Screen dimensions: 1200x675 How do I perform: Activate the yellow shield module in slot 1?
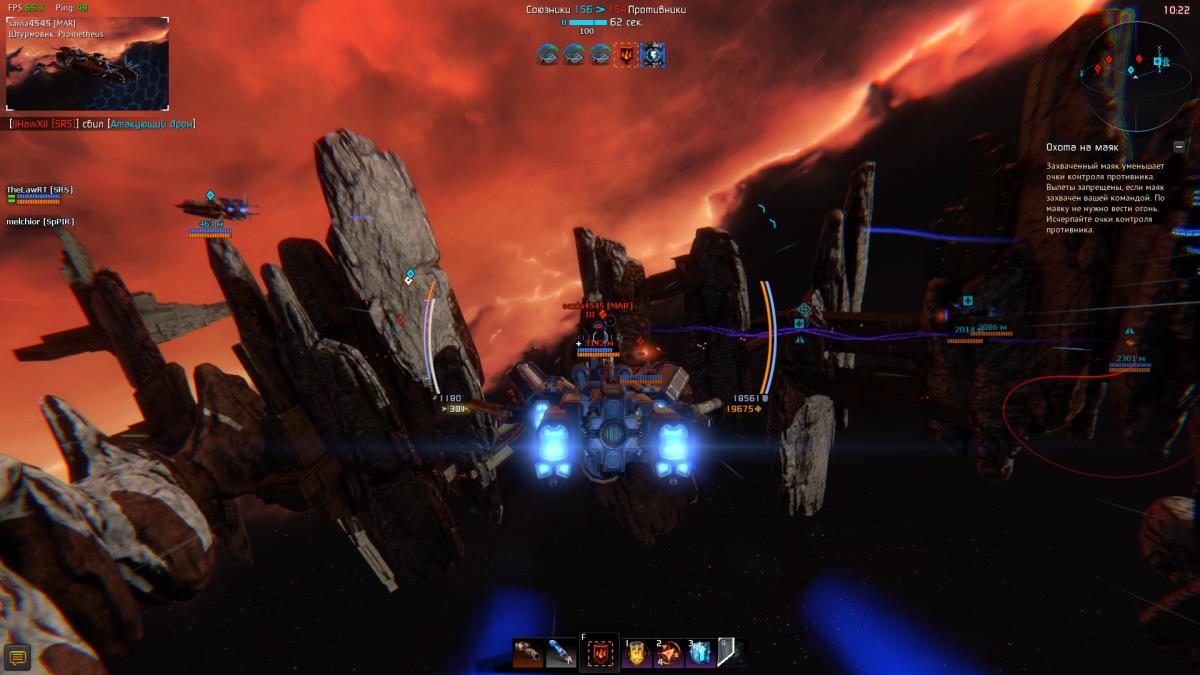(x=637, y=654)
